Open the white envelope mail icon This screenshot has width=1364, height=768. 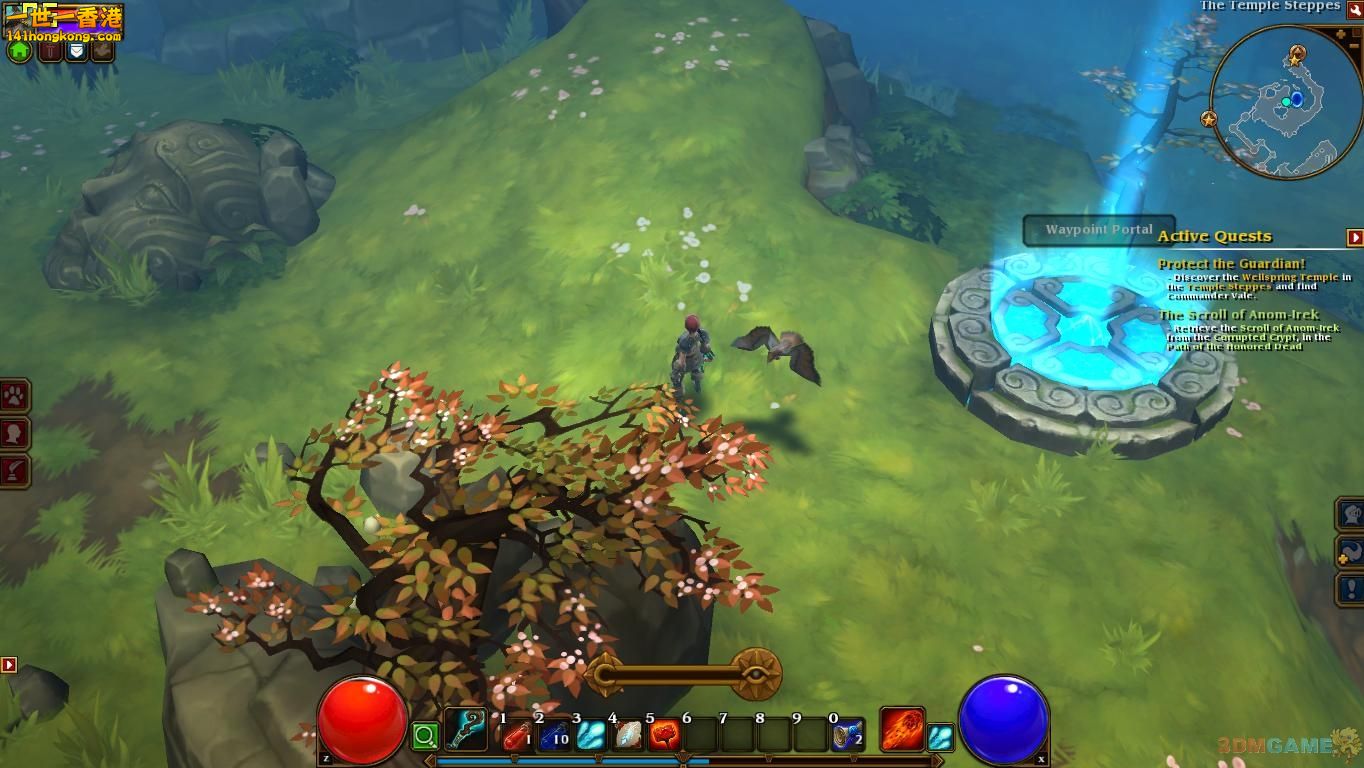(x=76, y=50)
